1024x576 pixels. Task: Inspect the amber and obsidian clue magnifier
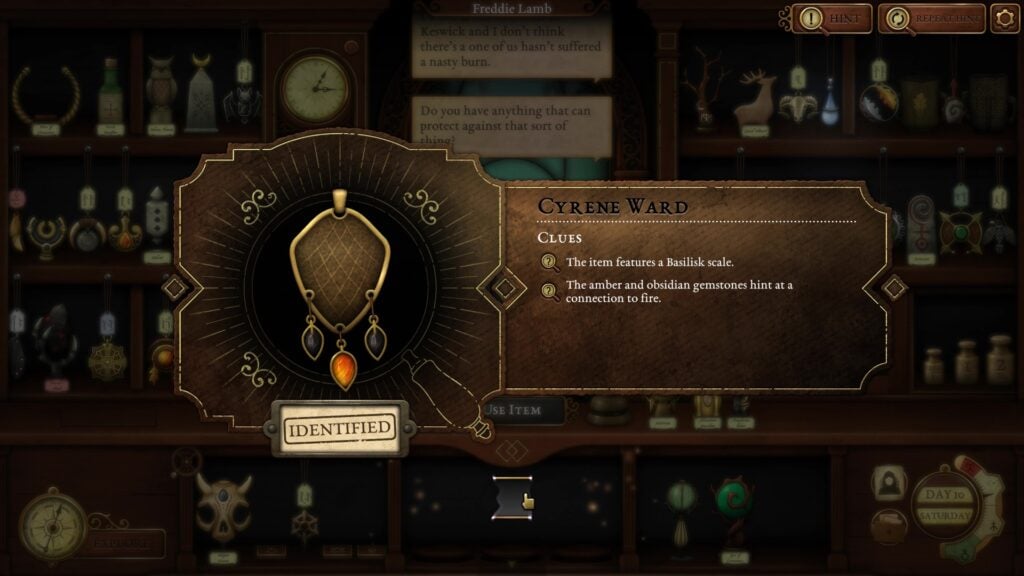(549, 291)
